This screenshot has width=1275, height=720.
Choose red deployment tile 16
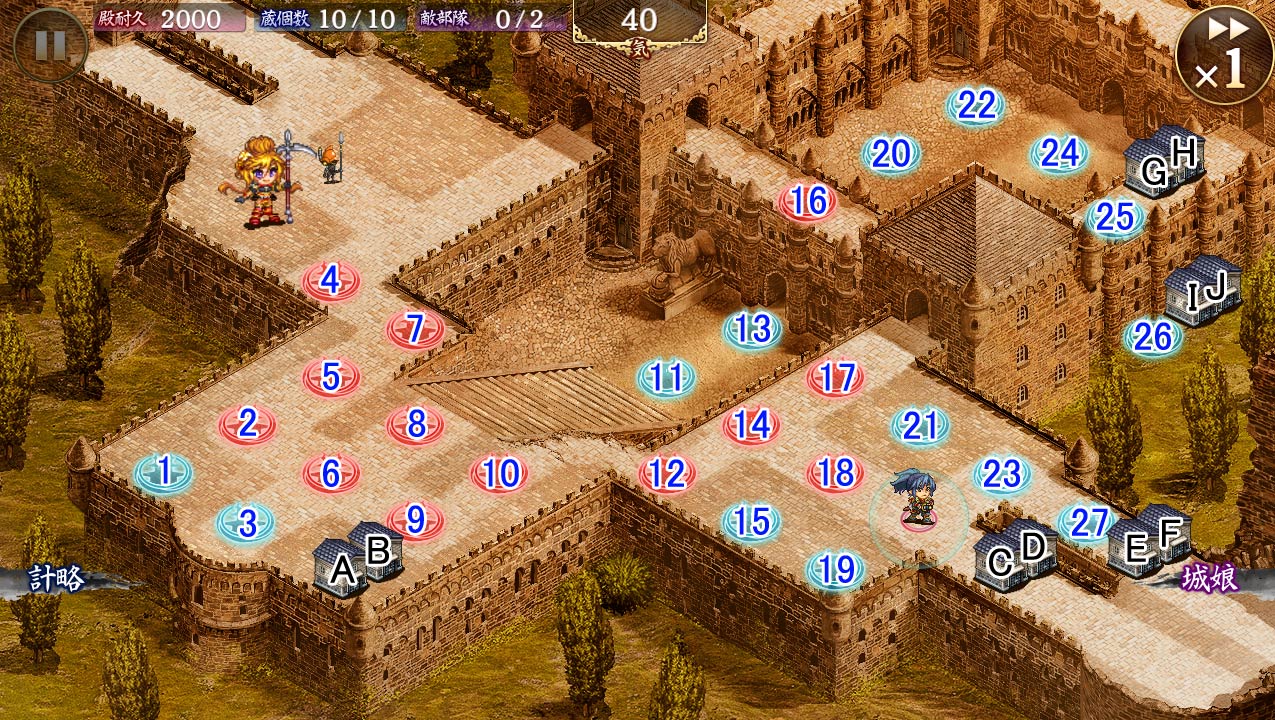tap(807, 202)
